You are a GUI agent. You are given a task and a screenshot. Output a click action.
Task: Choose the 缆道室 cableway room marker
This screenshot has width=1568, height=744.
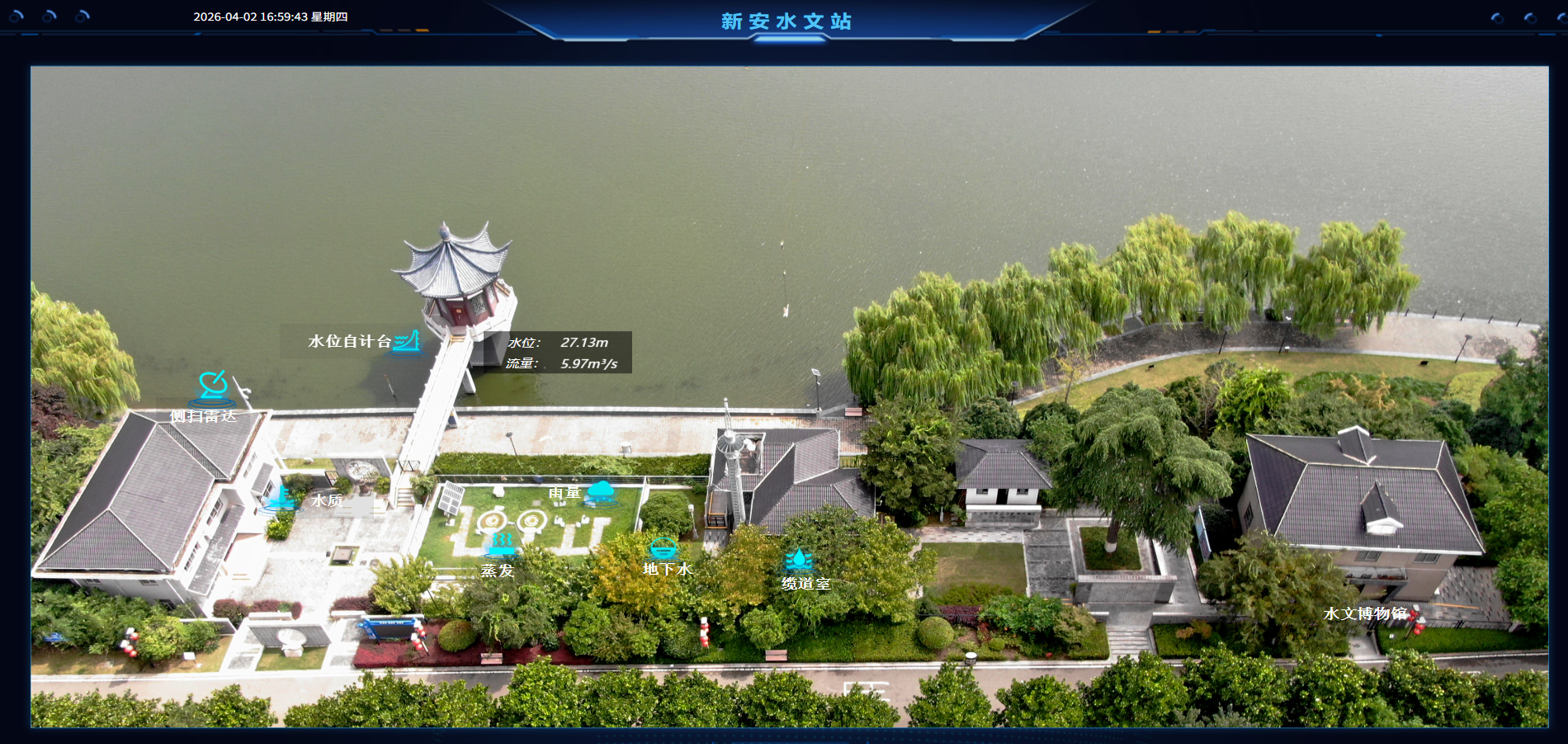point(799,561)
